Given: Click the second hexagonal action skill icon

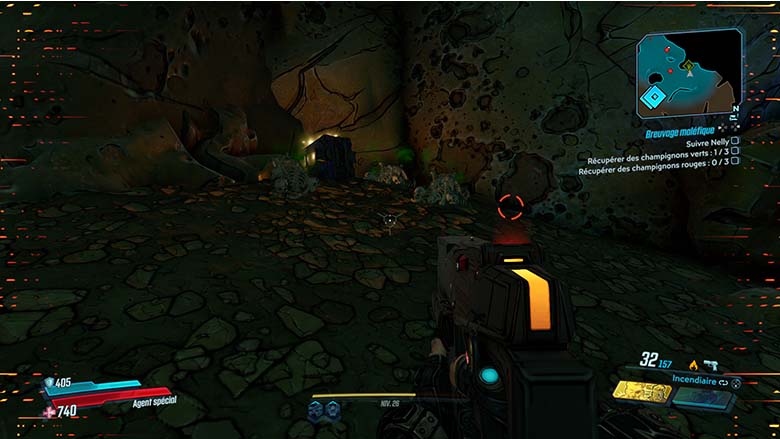Looking at the screenshot, I should (332, 408).
